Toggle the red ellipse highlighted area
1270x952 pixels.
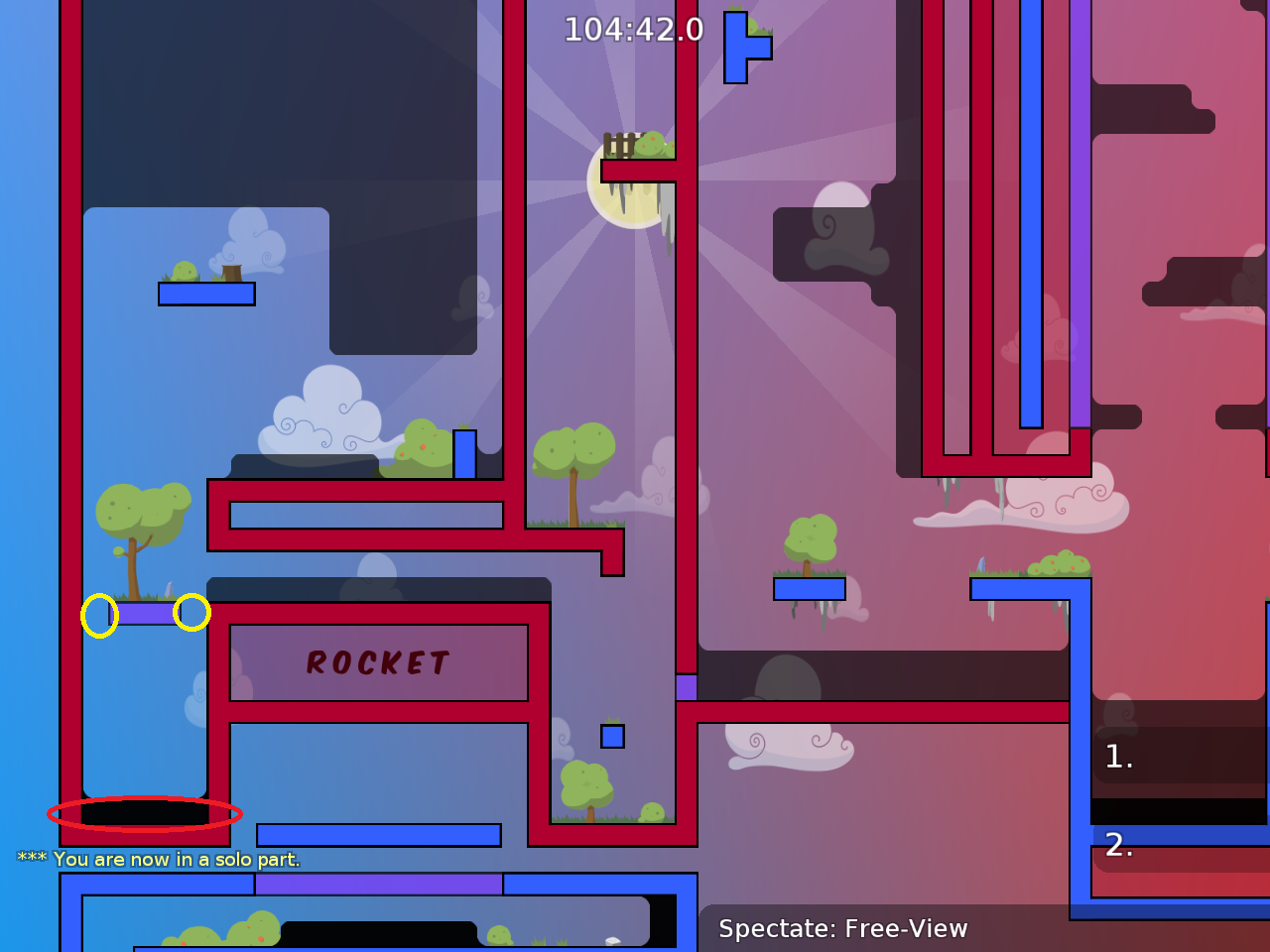(142, 815)
